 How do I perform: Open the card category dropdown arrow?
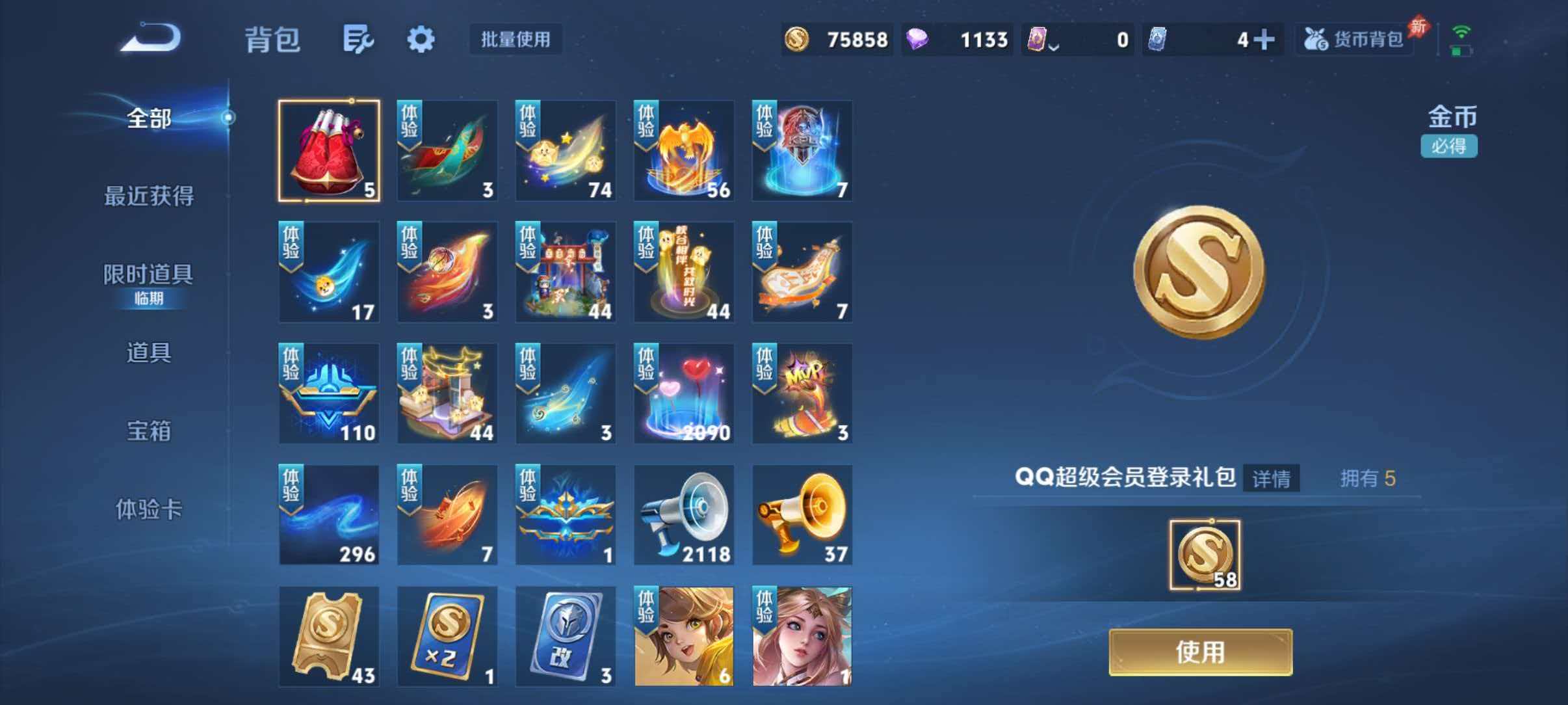(1053, 44)
